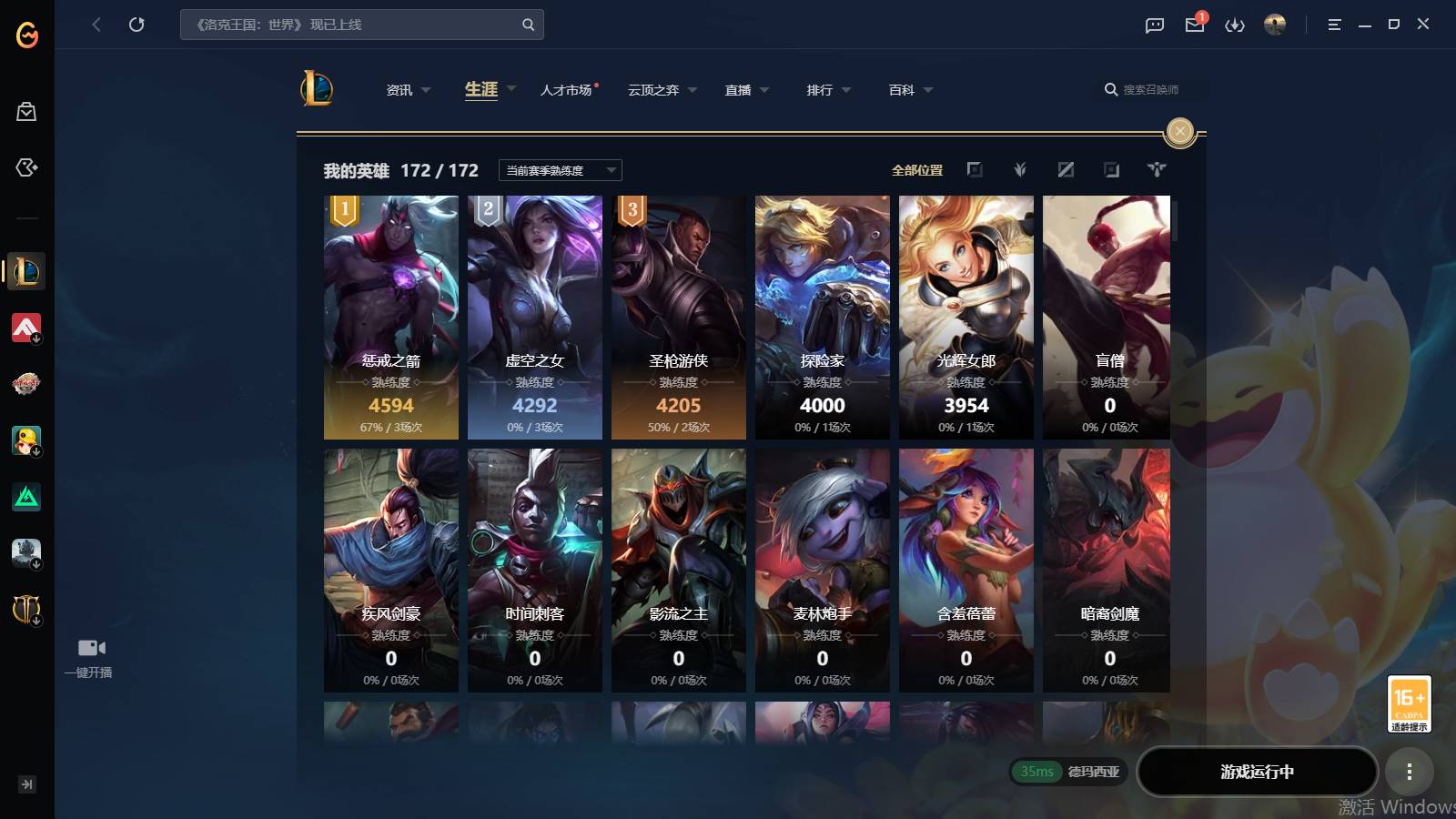Open the 资讯 menu item
Viewport: 1456px width, 819px height.
point(400,89)
